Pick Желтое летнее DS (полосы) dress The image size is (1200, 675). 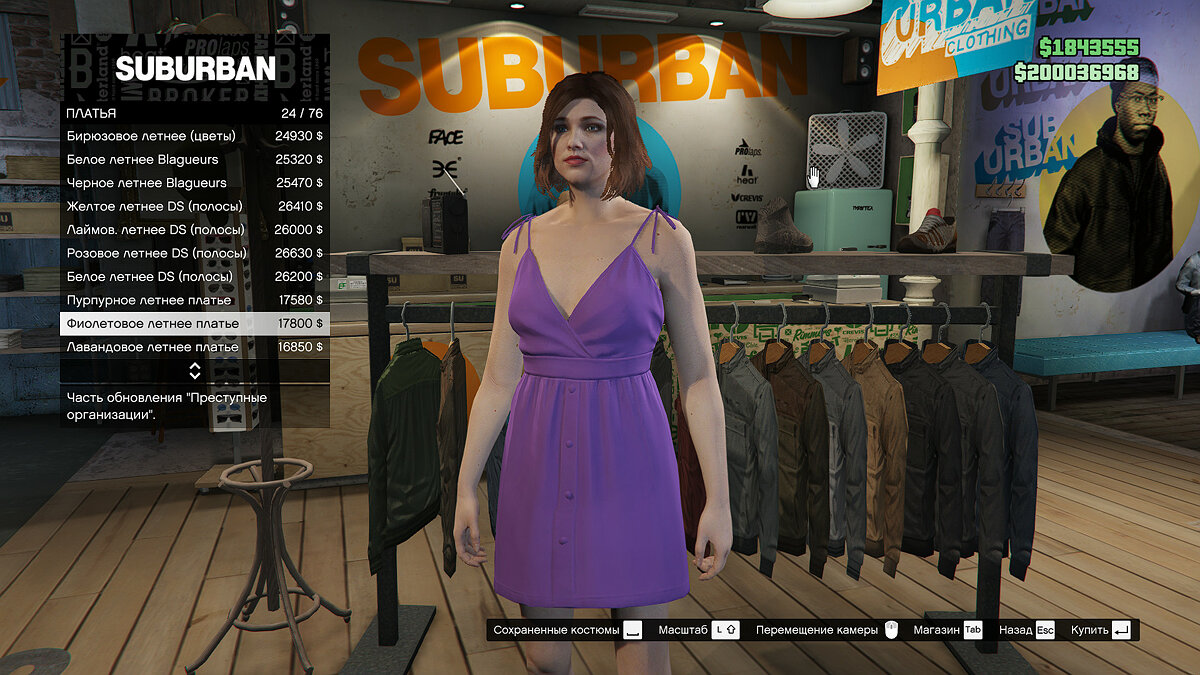[195, 206]
